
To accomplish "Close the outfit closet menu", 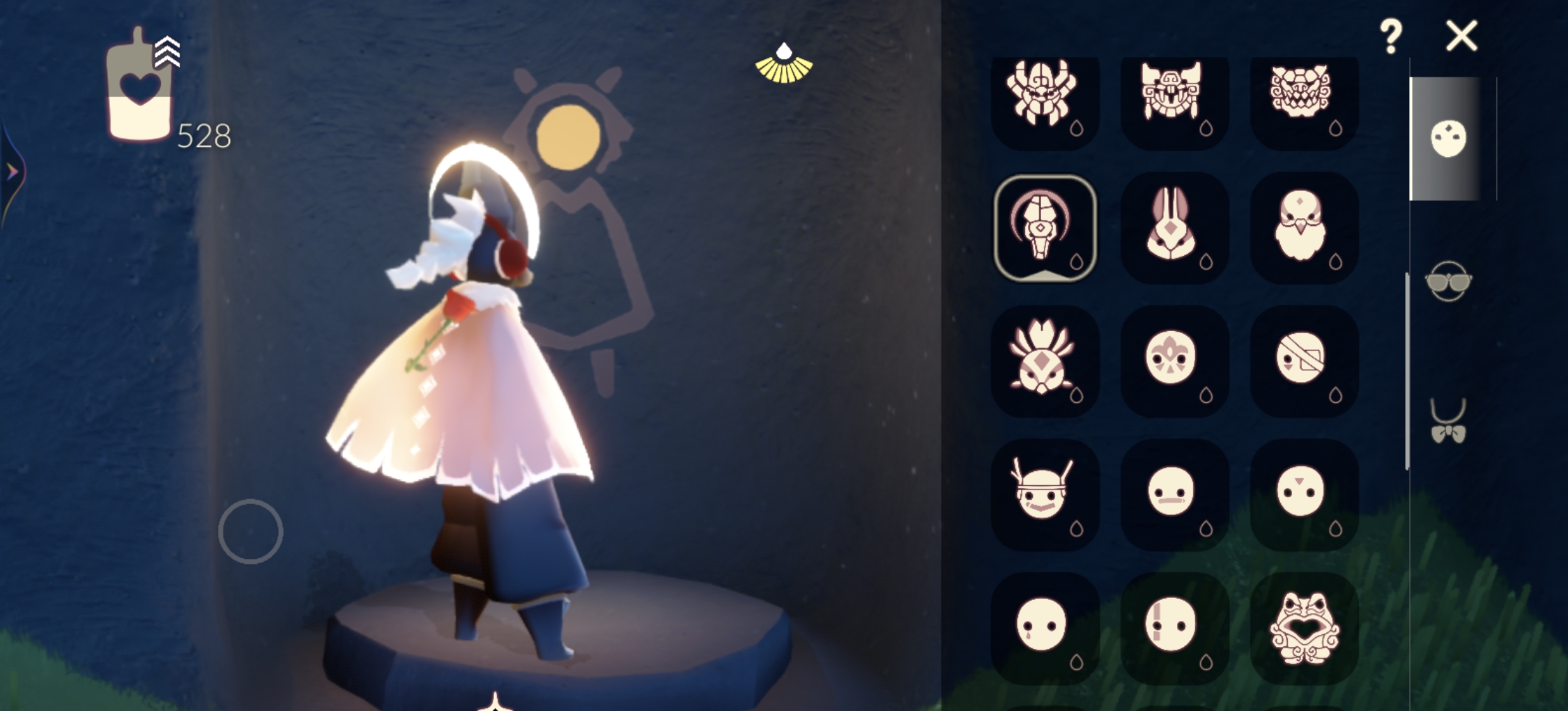I will click(x=1461, y=36).
